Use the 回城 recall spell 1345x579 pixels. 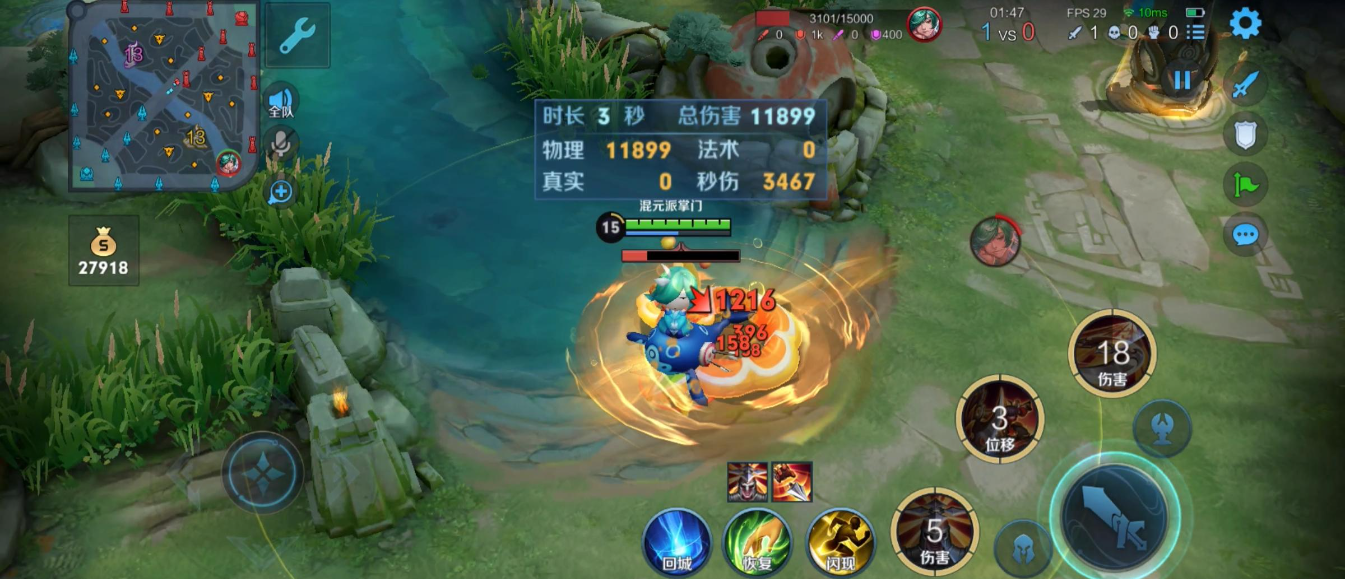point(676,541)
